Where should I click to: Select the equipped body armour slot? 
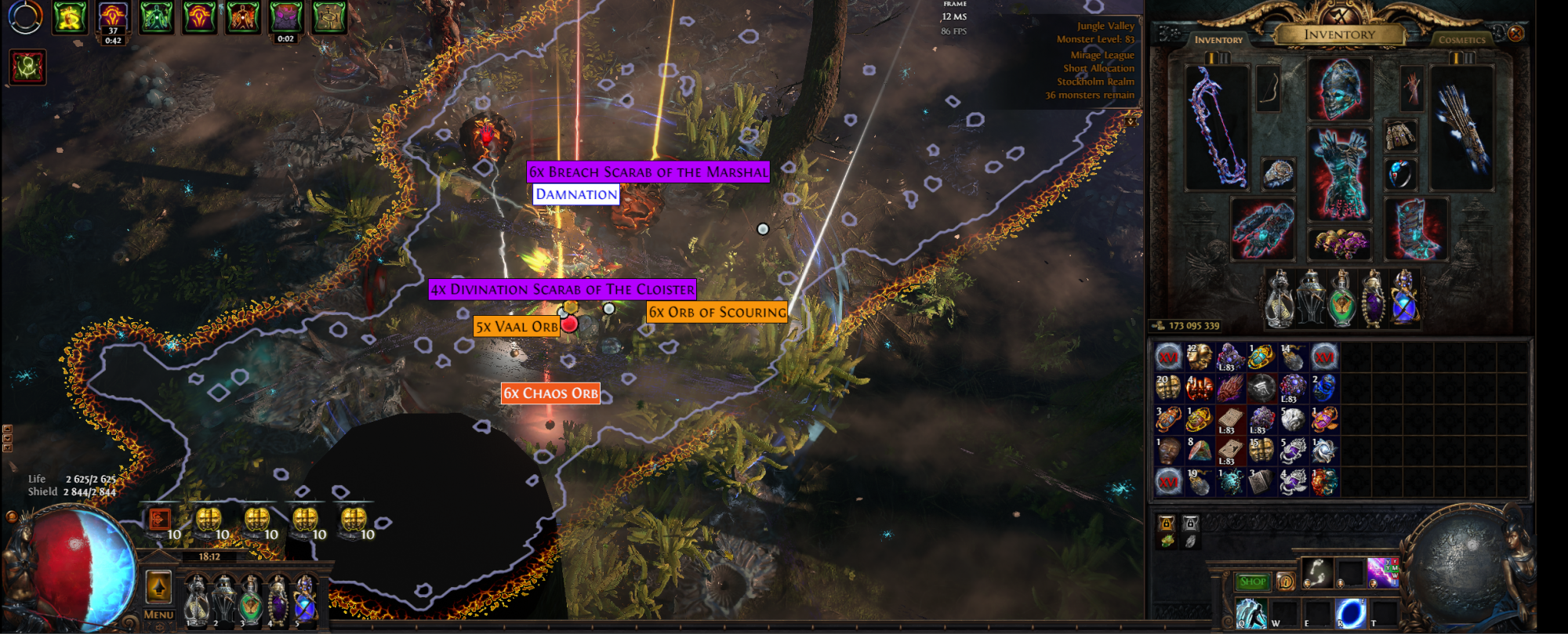click(1340, 174)
